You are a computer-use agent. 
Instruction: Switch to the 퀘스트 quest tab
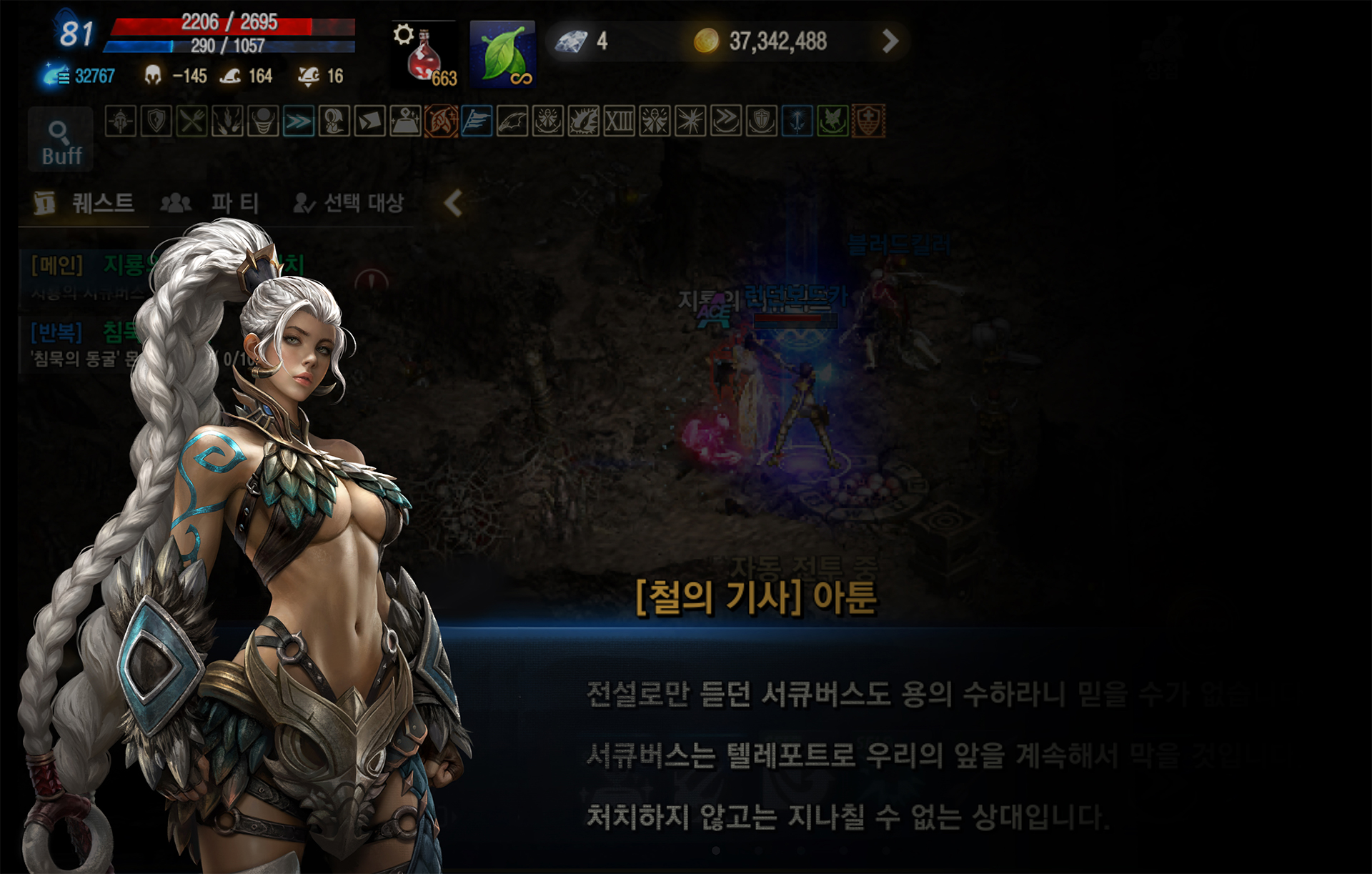(x=84, y=204)
